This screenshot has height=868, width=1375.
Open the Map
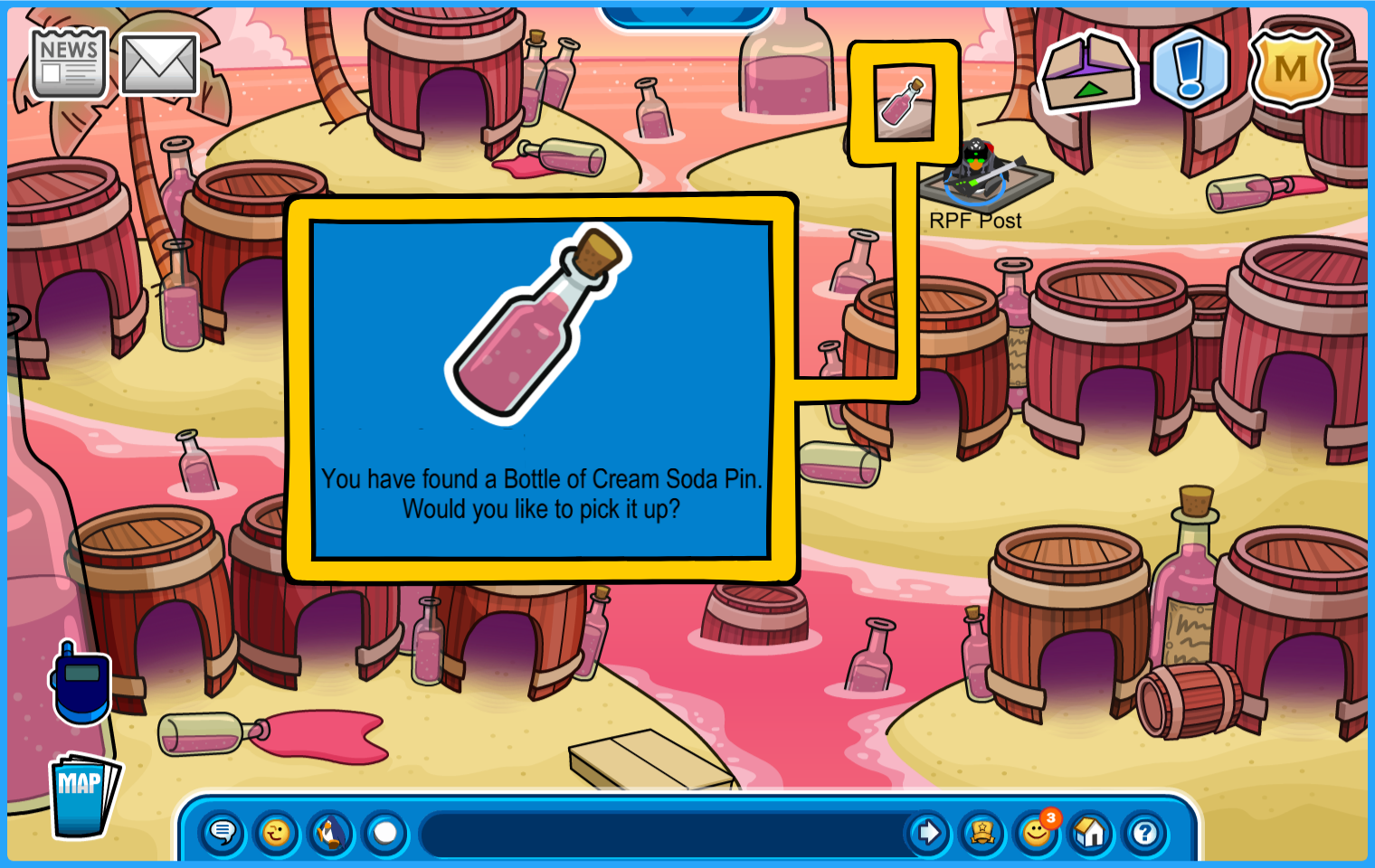click(x=83, y=796)
